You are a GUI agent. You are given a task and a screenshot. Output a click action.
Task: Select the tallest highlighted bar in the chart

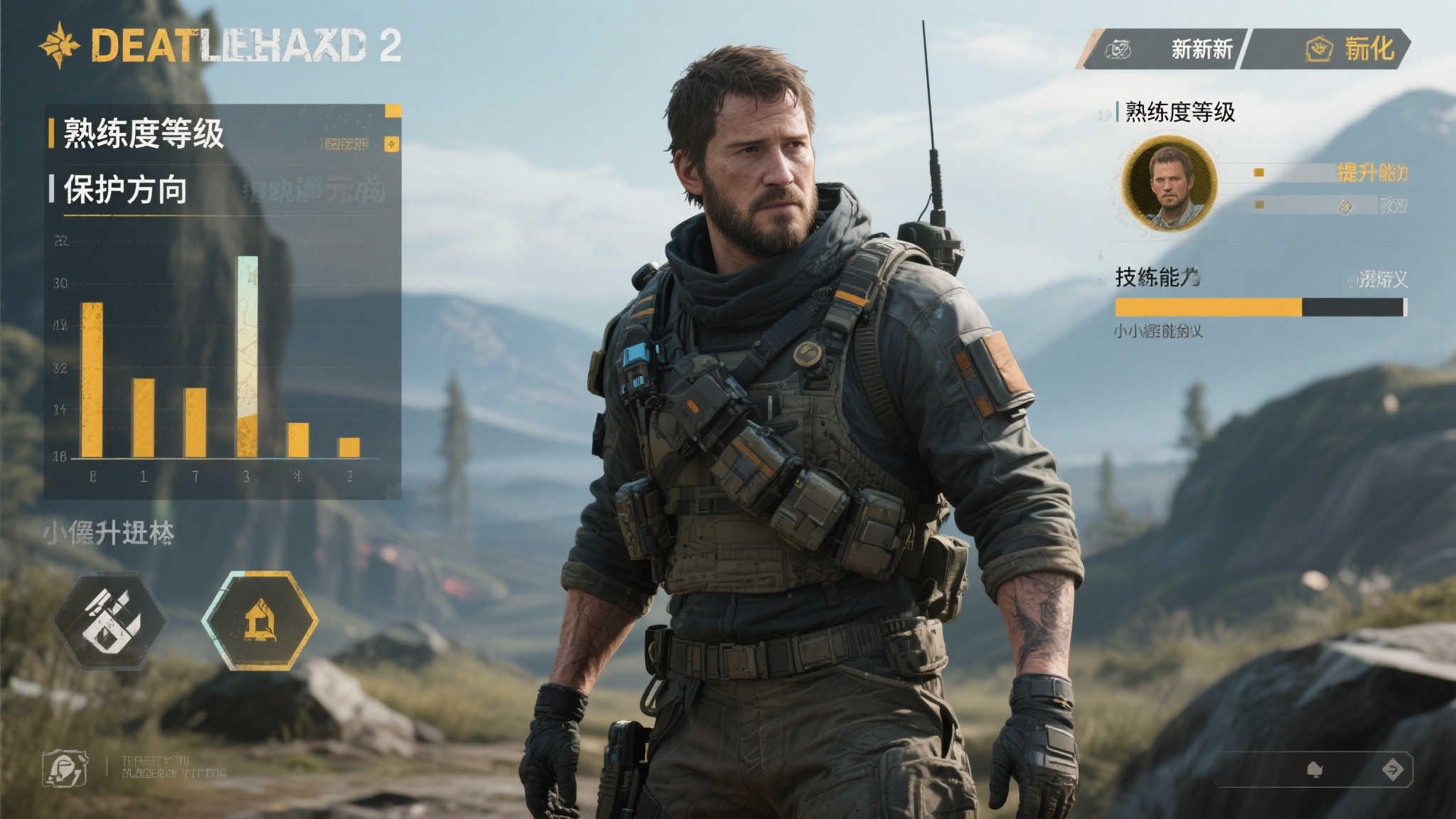(x=247, y=355)
